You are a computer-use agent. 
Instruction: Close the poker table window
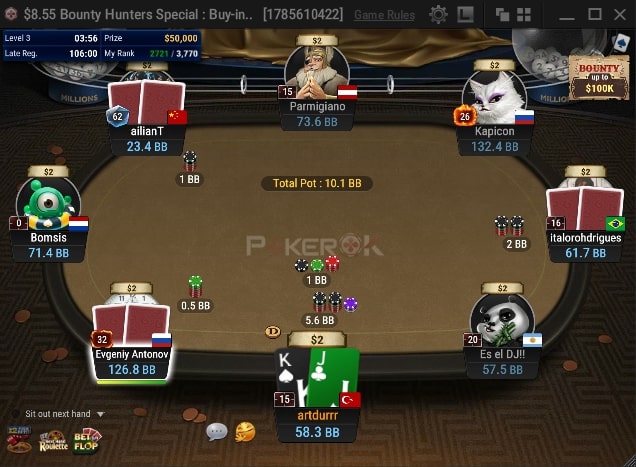[x=621, y=15]
